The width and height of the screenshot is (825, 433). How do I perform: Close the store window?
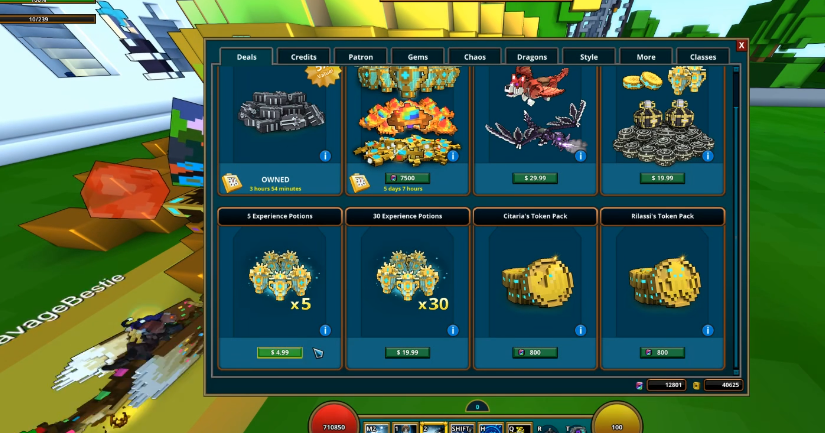(x=741, y=45)
